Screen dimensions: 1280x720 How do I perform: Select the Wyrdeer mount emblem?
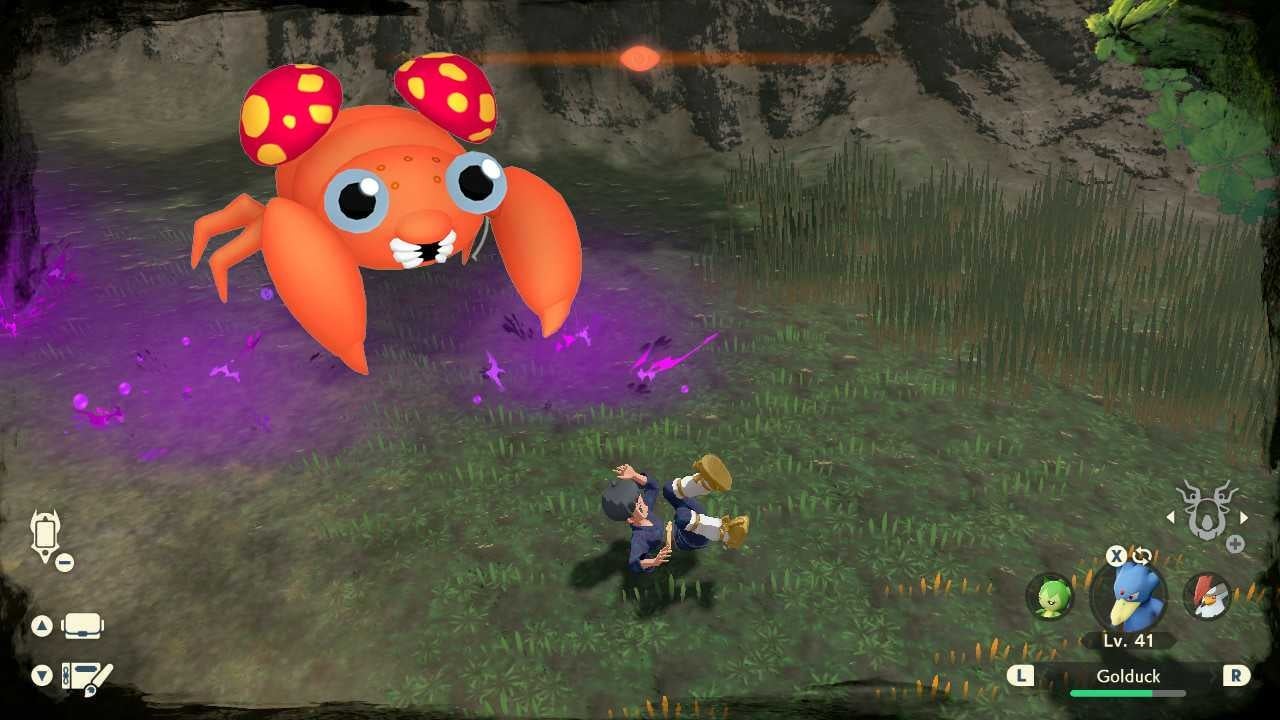pyautogui.click(x=1207, y=514)
